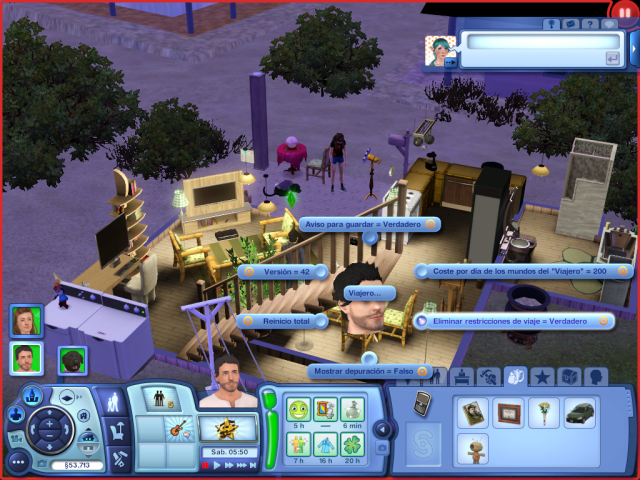Screen dimensions: 640x480
Task: Open the family car inventory item
Action: pyautogui.click(x=580, y=413)
